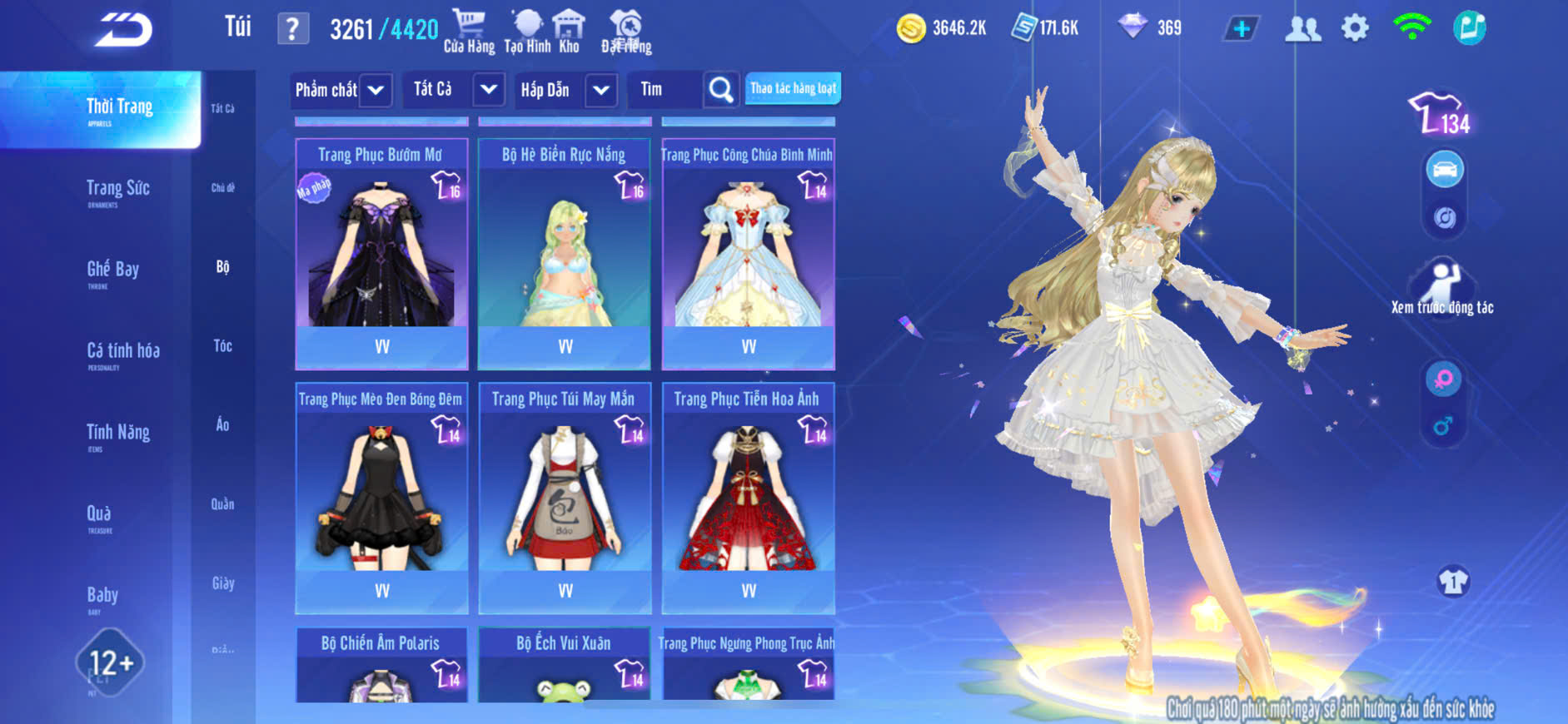
Task: Open the Cửa Hàng shop
Action: 469,31
